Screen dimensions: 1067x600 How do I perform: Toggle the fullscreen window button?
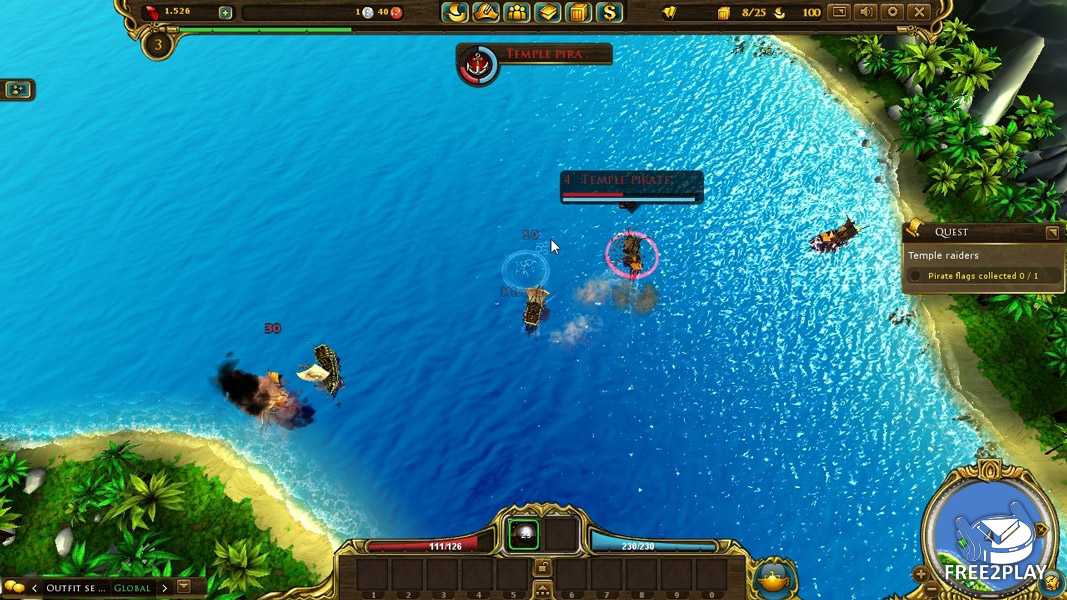840,12
